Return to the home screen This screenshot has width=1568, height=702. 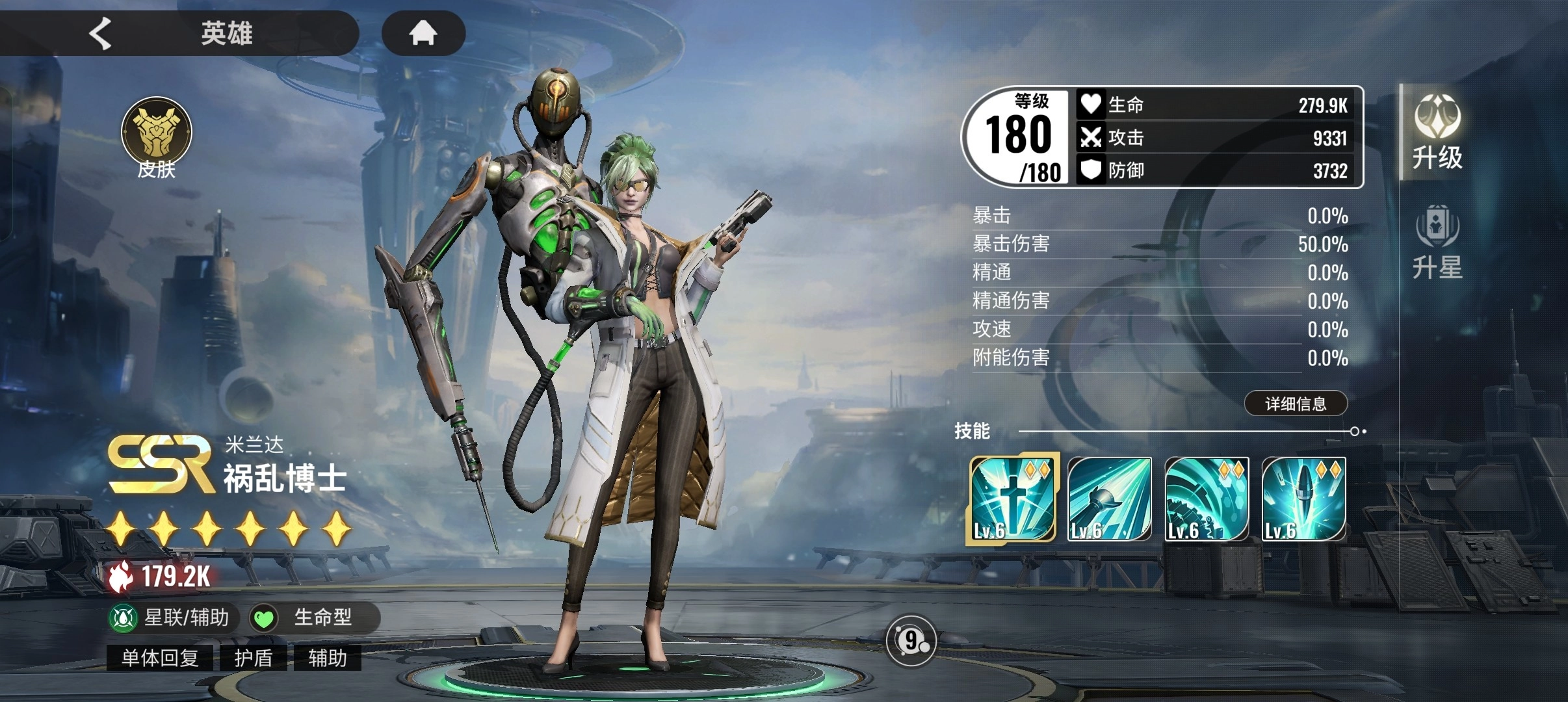(x=423, y=32)
